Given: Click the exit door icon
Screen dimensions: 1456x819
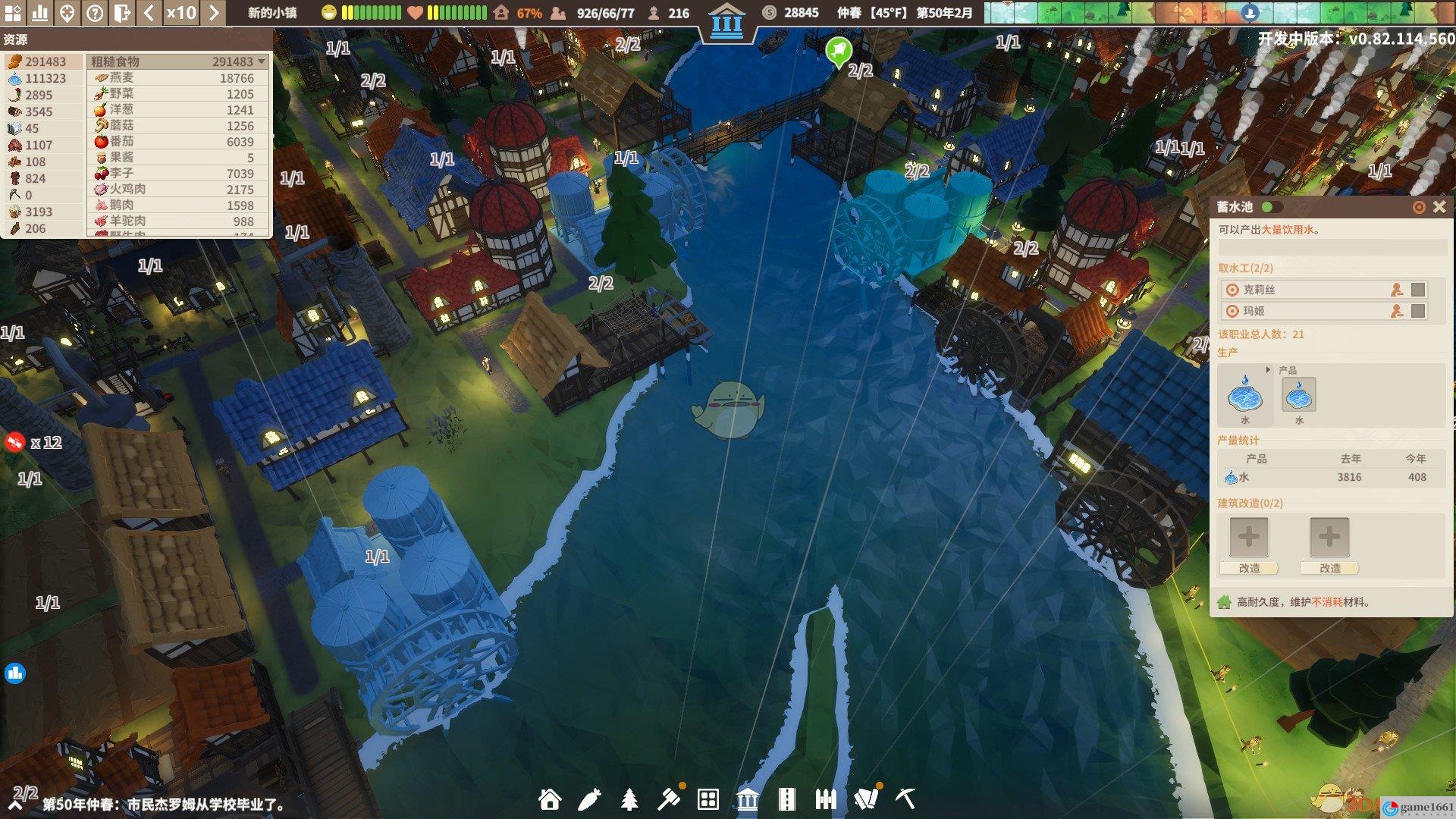Looking at the screenshot, I should point(122,13).
